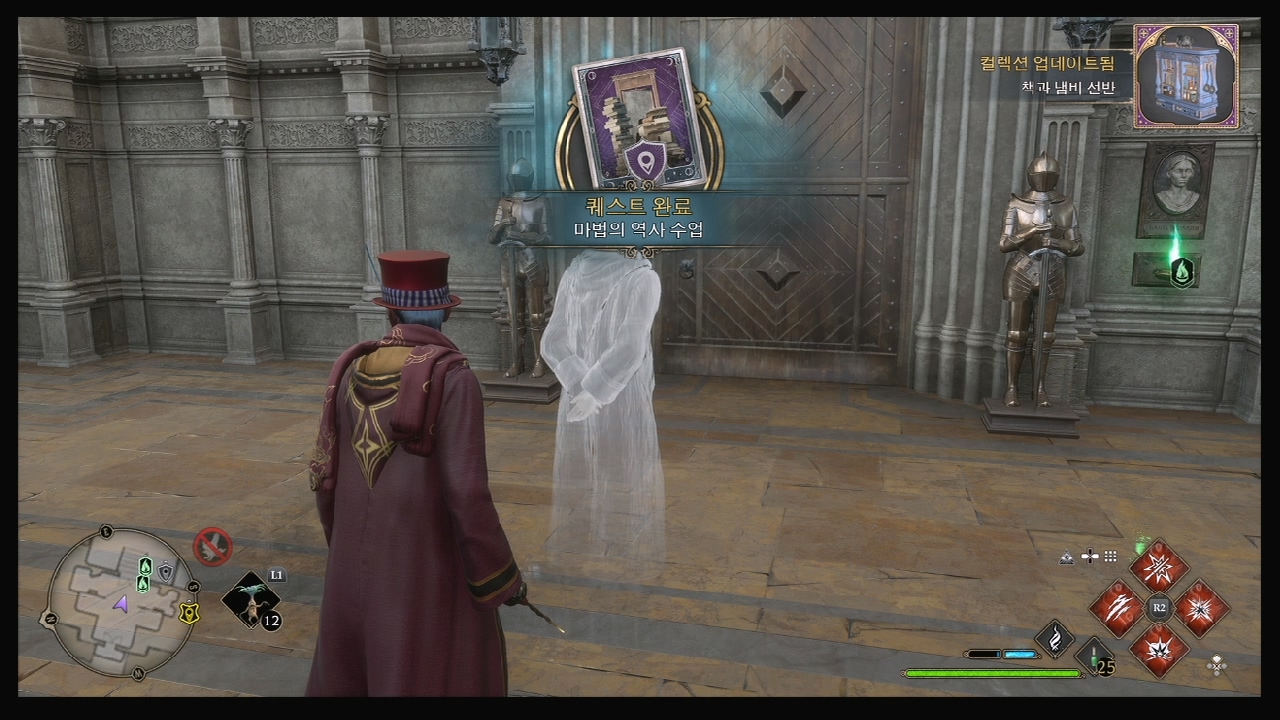Open the circular minimap
The image size is (1280, 720).
click(x=121, y=601)
